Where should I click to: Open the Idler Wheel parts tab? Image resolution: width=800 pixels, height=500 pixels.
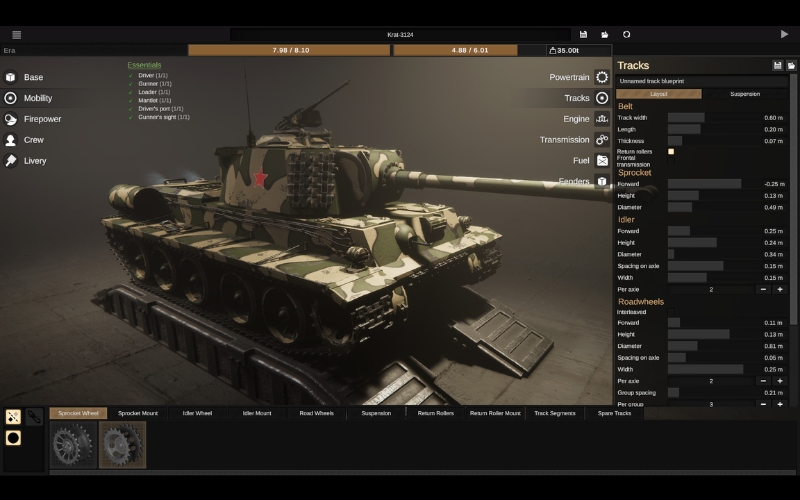[197, 413]
